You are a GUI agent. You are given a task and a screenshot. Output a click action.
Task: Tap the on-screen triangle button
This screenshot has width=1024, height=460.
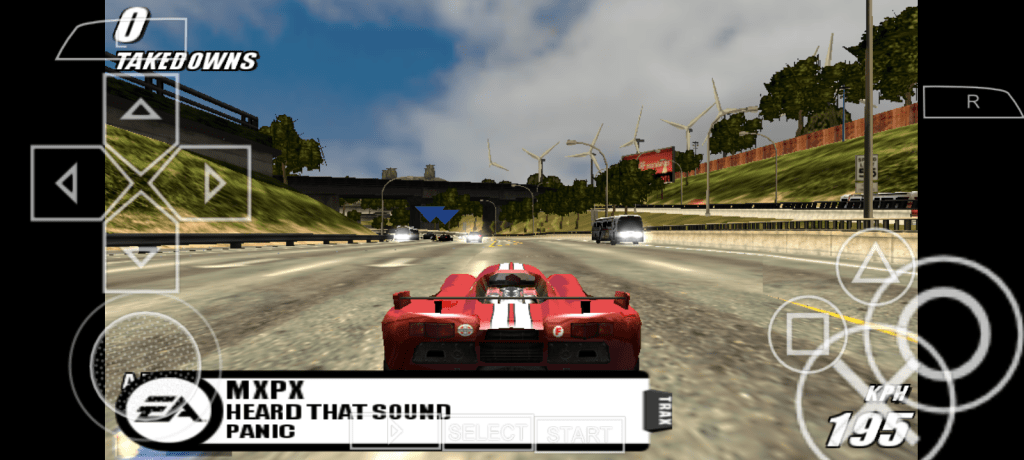(875, 267)
